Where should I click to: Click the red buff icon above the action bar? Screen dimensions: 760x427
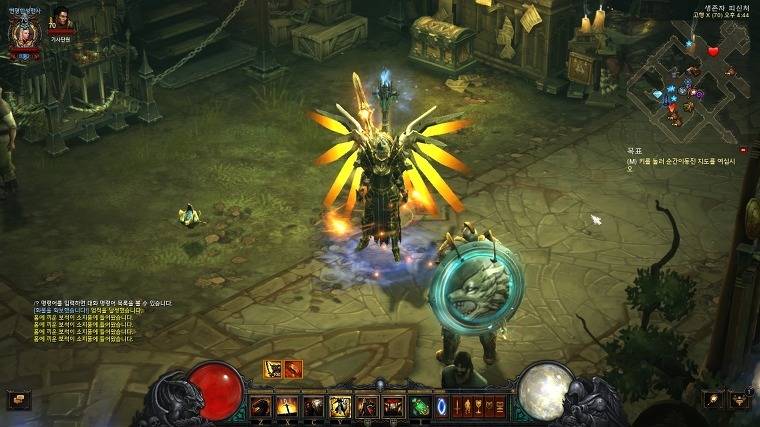(293, 368)
